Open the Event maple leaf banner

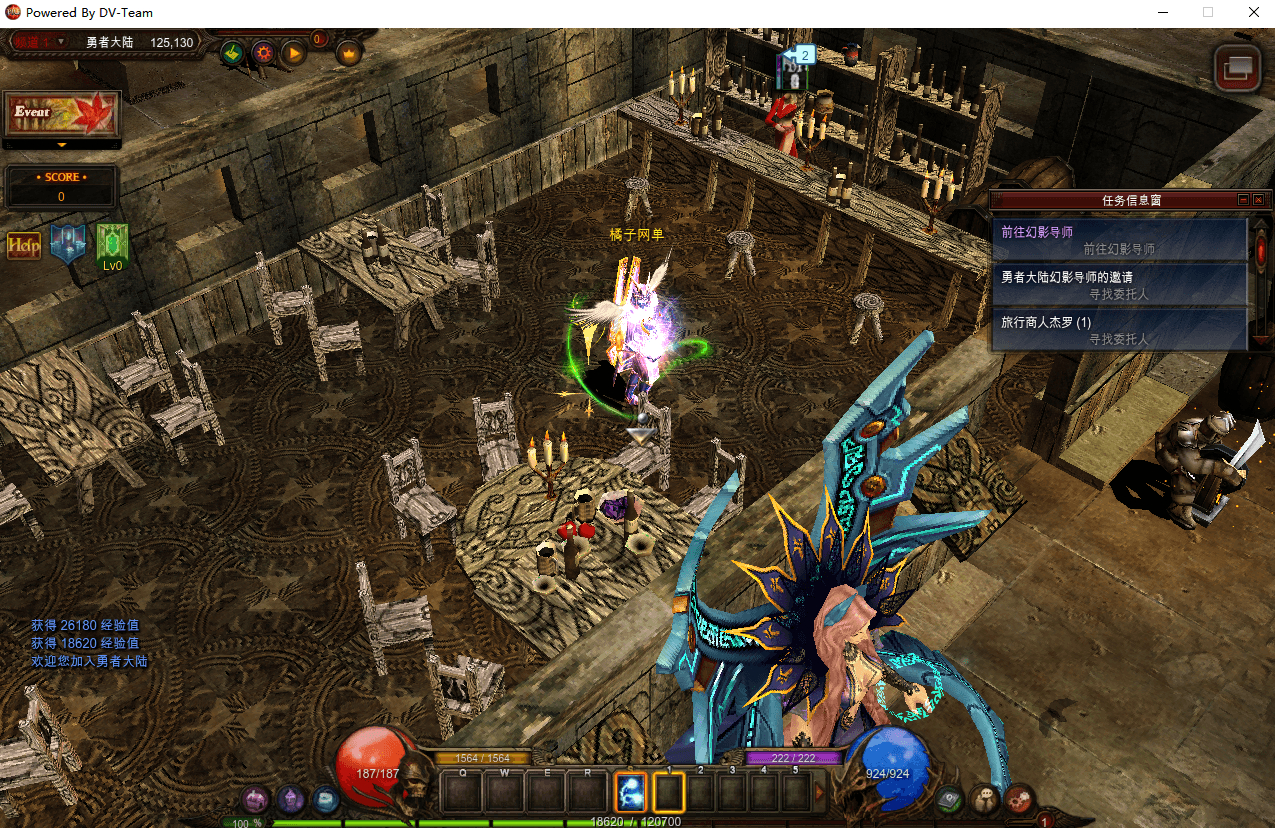[x=62, y=113]
